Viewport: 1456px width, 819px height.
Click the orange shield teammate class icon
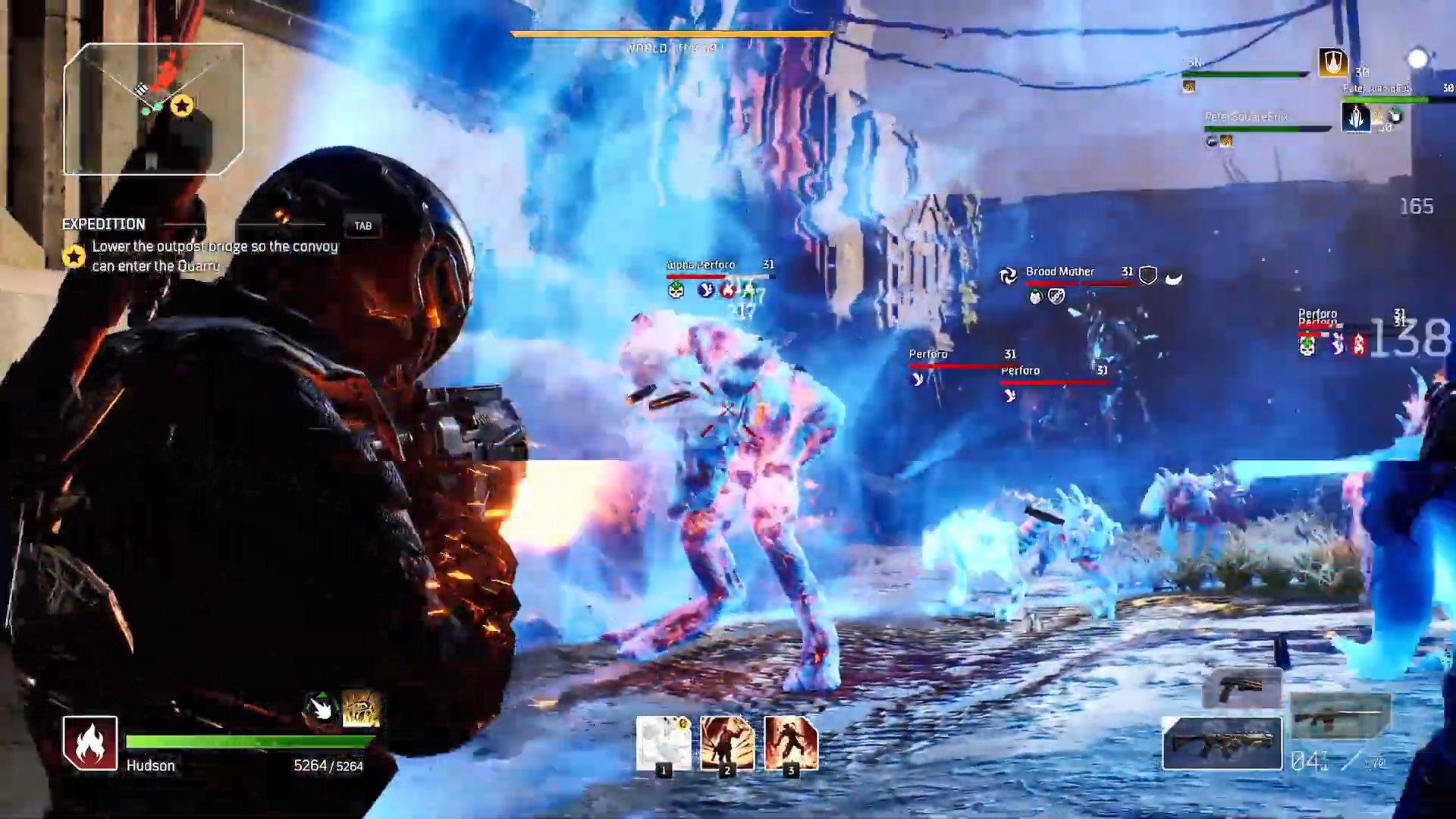point(1332,63)
